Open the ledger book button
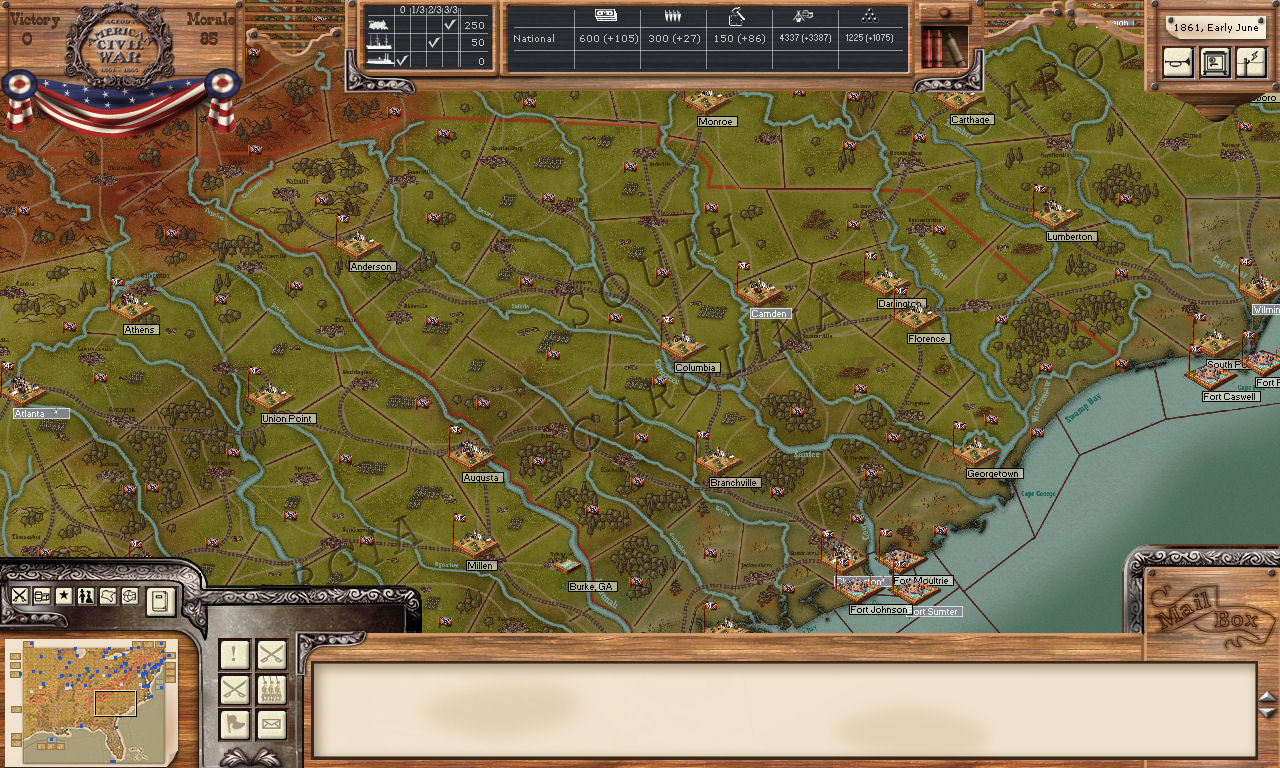Image resolution: width=1280 pixels, height=768 pixels. point(160,601)
